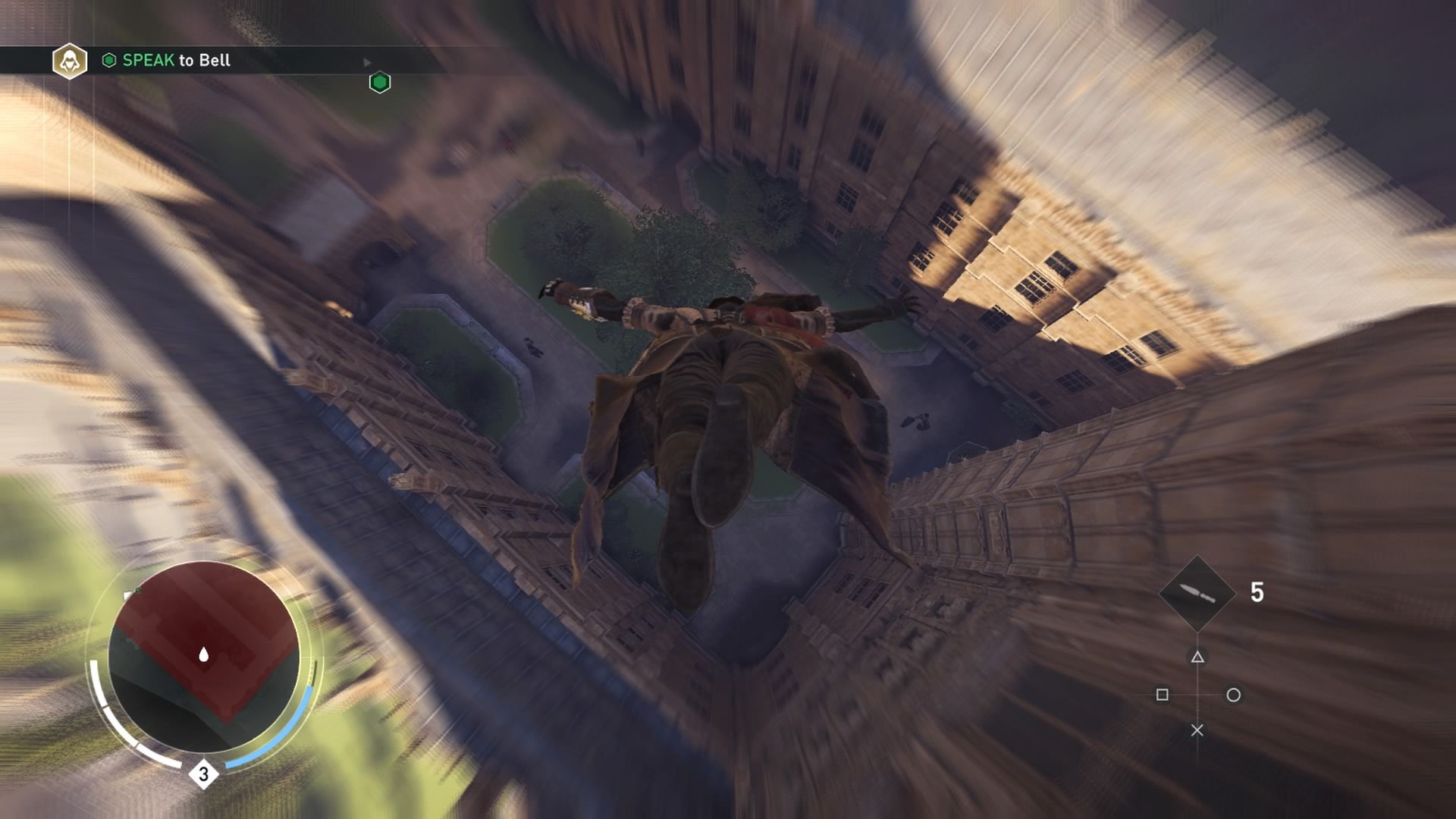Click the circular minimap

(x=204, y=656)
